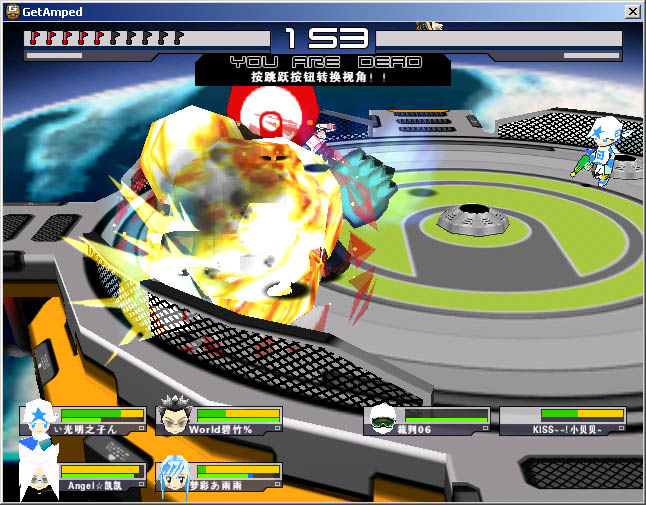Close the GetAmped window
The height and width of the screenshot is (505, 646).
pyautogui.click(x=631, y=11)
